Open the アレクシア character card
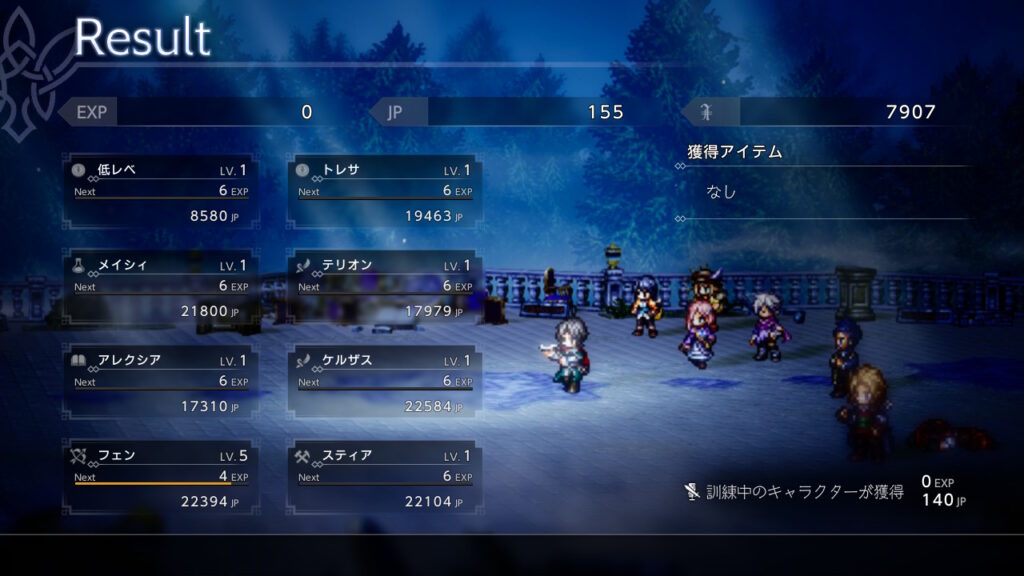 click(x=160, y=383)
